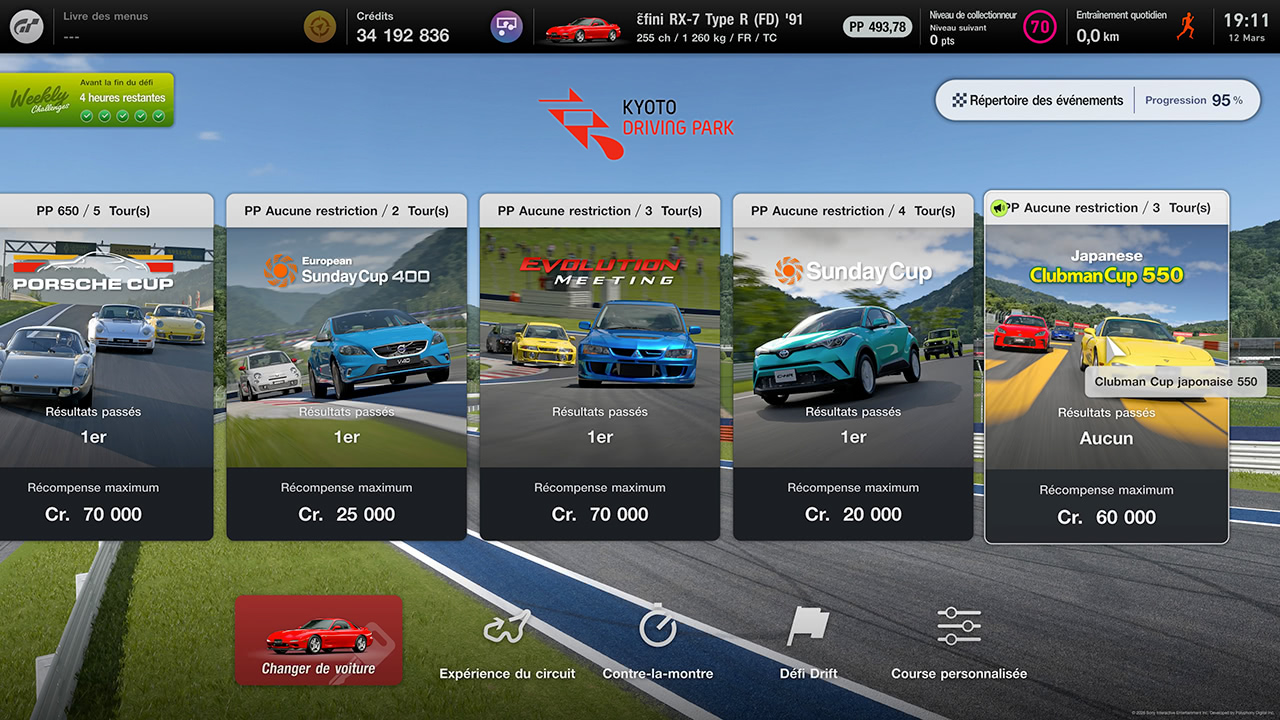This screenshot has width=1280, height=720.
Task: Open the showcase gift icon in top bar
Action: click(x=506, y=26)
